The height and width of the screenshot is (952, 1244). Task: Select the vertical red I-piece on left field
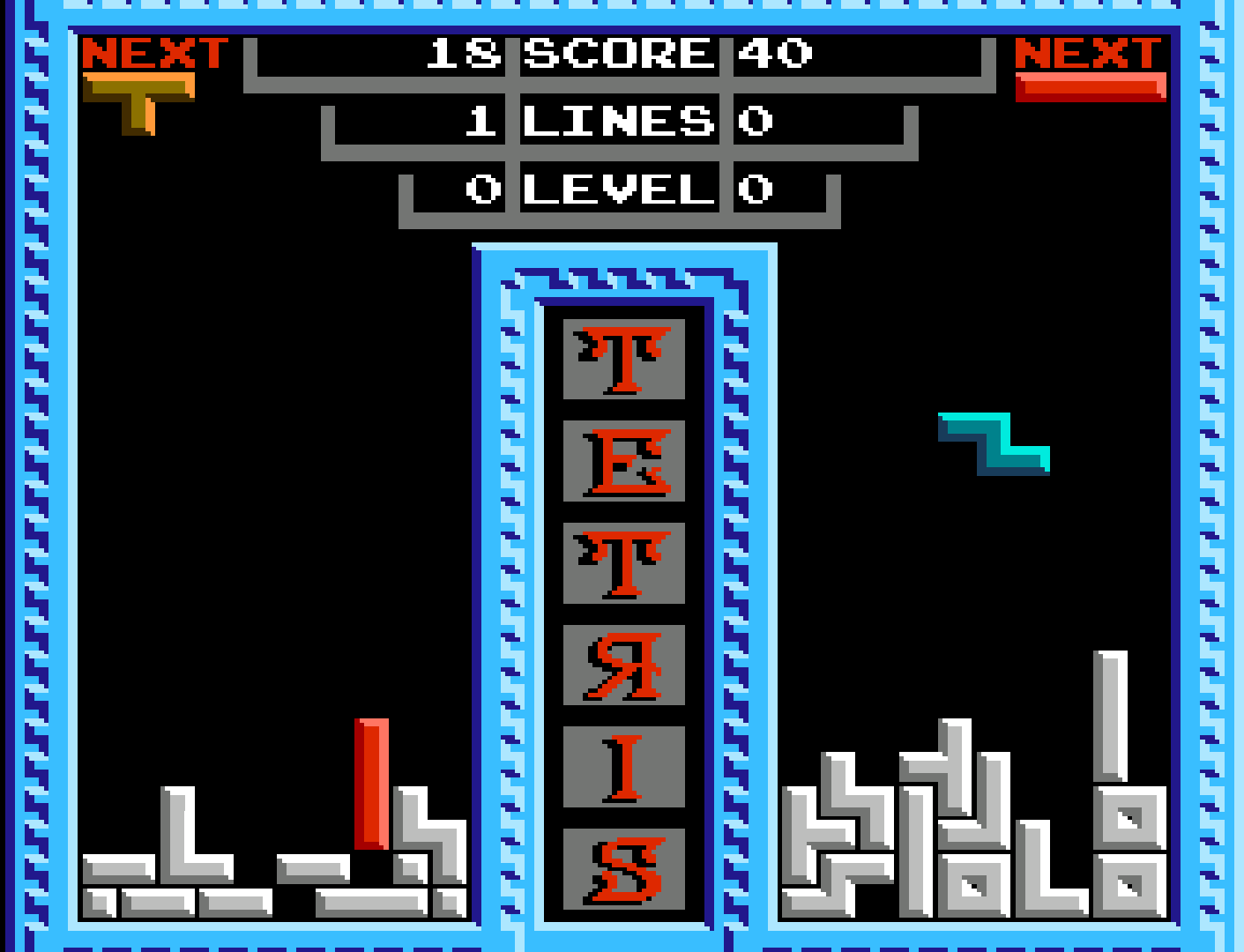[x=370, y=785]
